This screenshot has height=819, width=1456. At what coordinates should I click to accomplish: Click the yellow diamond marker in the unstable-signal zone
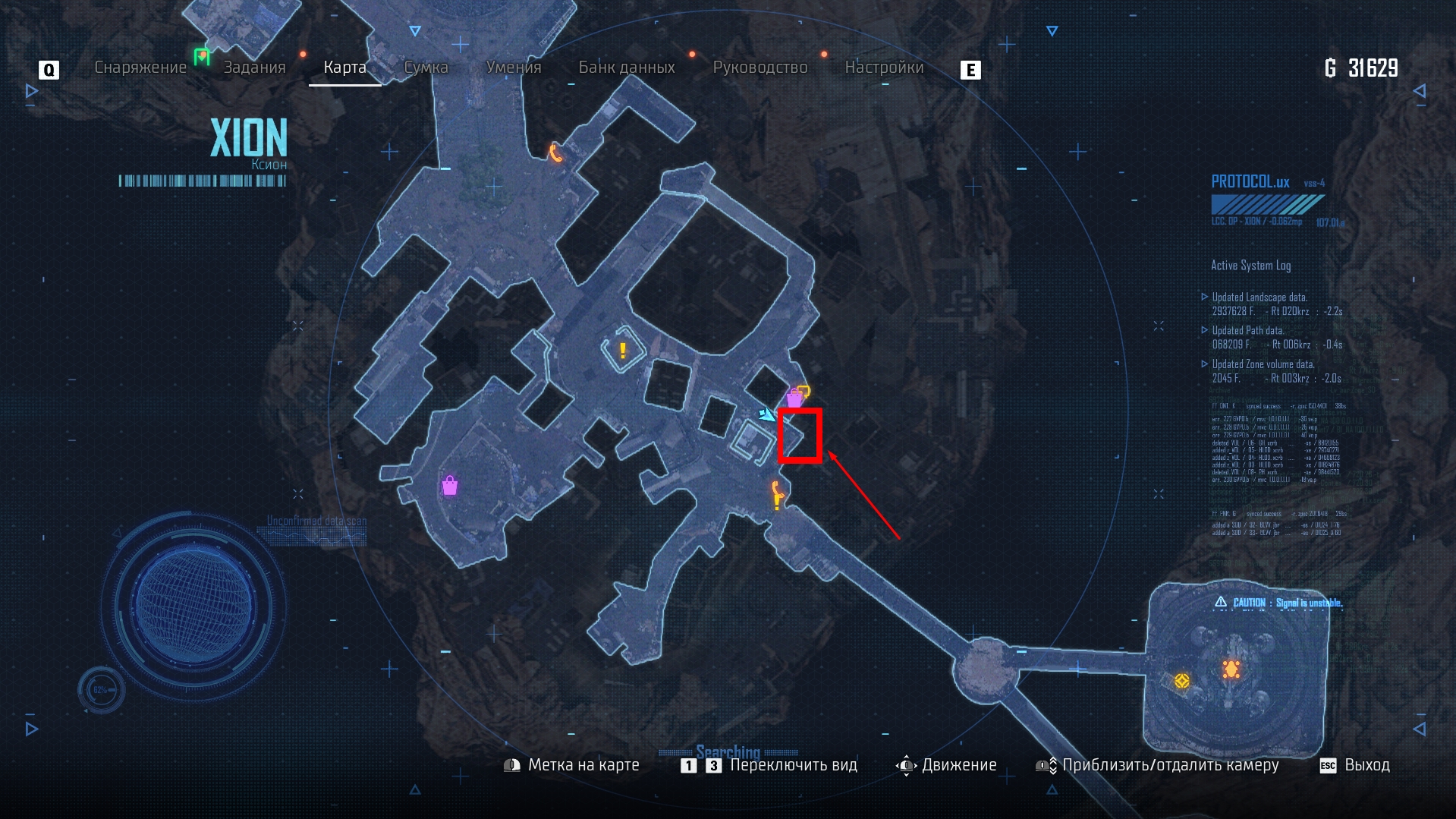(1181, 681)
